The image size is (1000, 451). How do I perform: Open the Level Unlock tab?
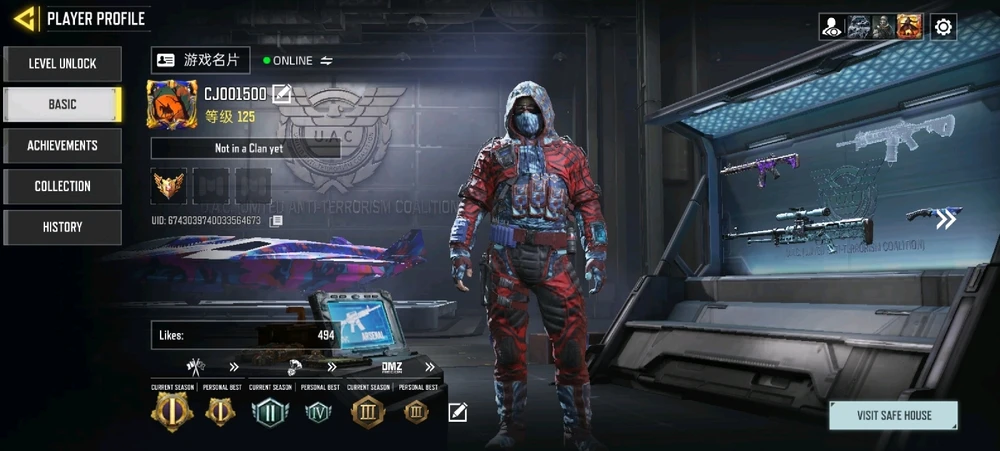(62, 64)
